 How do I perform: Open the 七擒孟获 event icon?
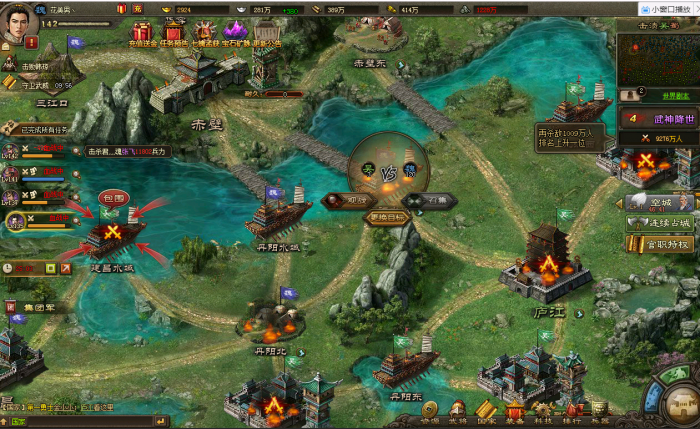pos(206,33)
